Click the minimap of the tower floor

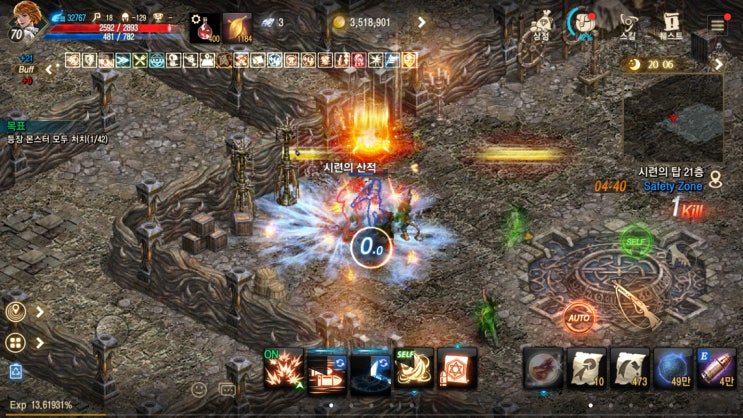click(x=673, y=118)
